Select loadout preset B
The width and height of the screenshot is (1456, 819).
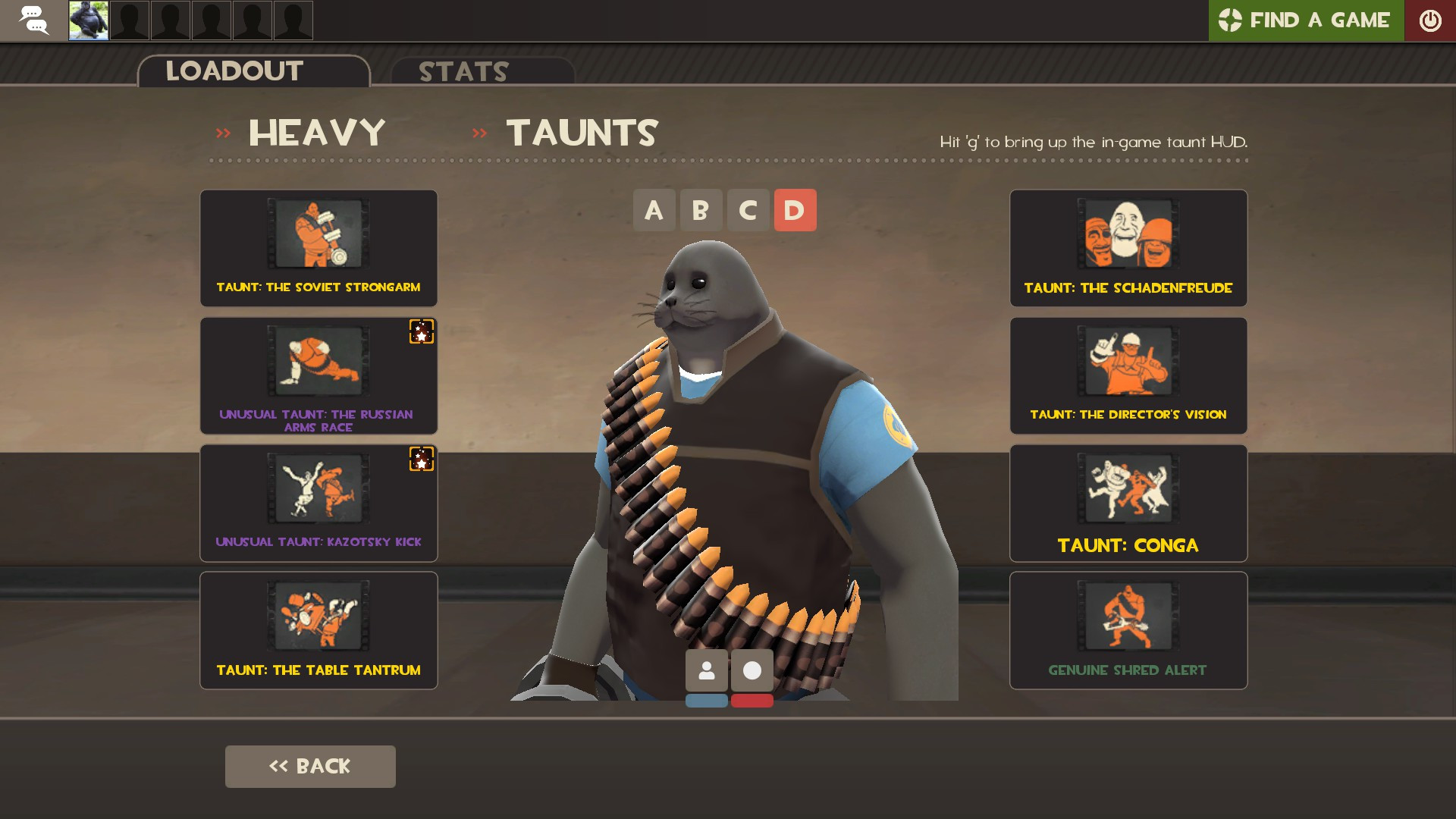coord(701,210)
